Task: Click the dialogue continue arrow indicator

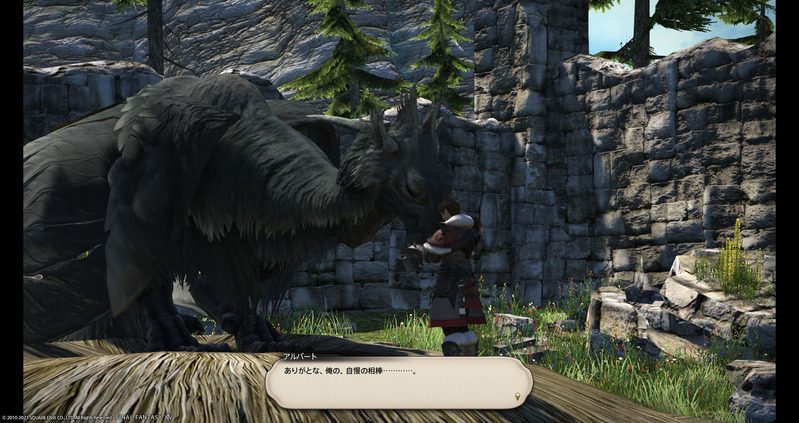Action: [x=516, y=396]
